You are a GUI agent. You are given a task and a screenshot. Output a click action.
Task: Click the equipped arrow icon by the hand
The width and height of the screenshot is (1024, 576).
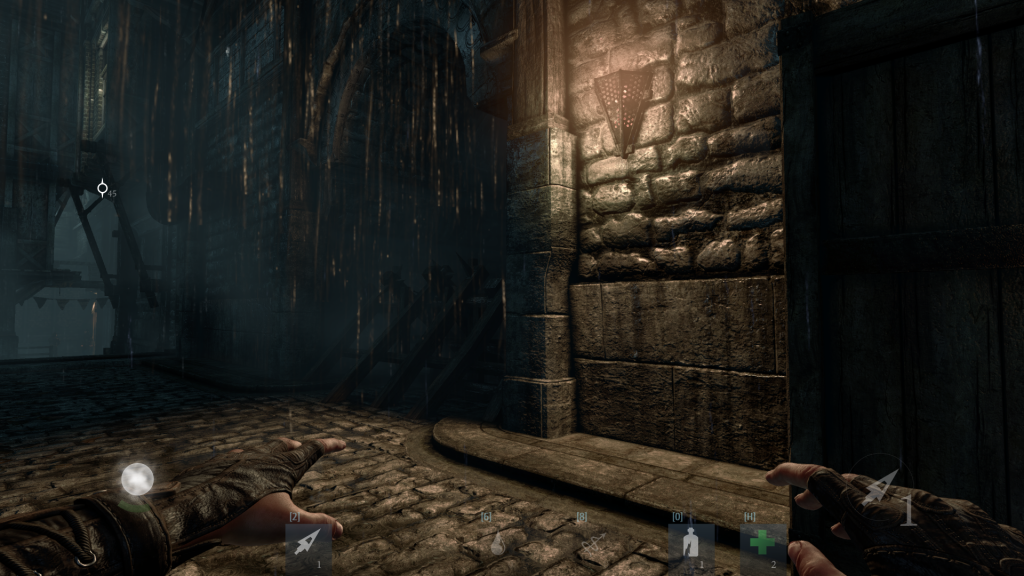(880, 490)
